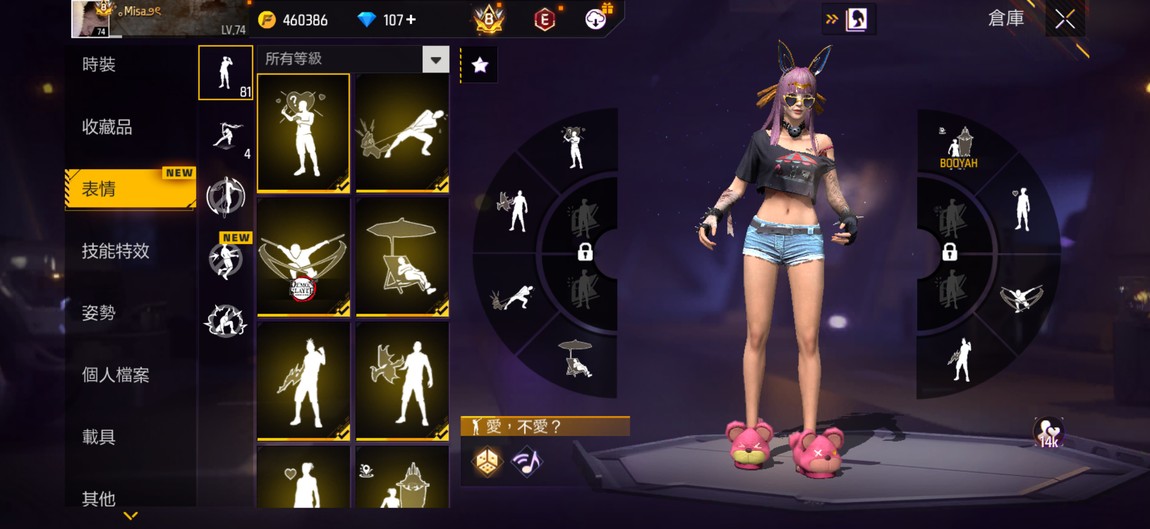Toggle the star favorites filter
The image size is (1150, 529).
(x=480, y=65)
